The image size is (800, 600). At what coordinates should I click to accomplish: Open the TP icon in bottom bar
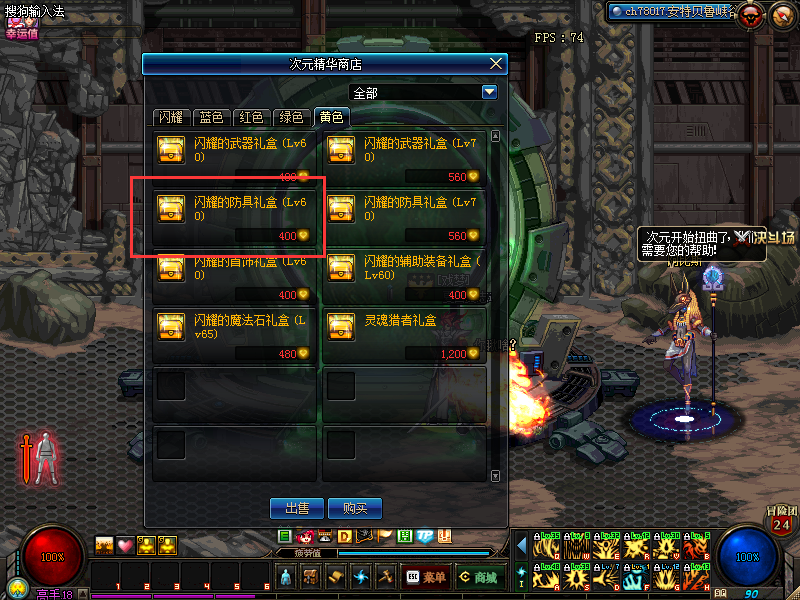[424, 537]
